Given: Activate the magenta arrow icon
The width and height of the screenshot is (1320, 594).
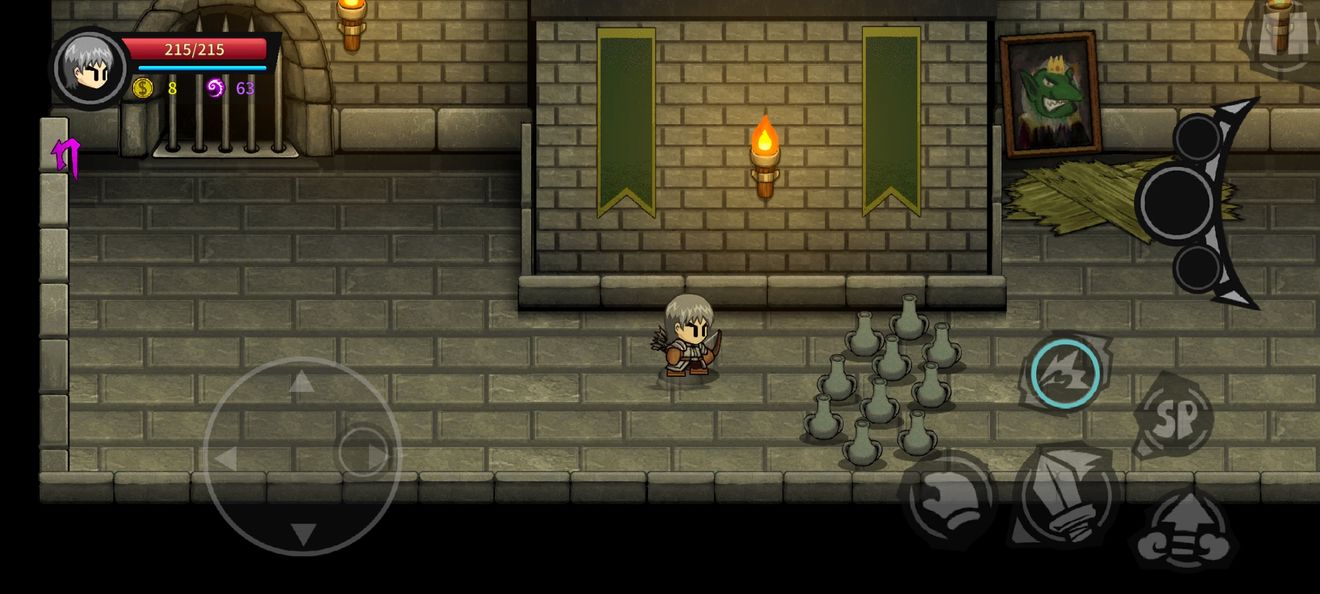Looking at the screenshot, I should click(66, 156).
